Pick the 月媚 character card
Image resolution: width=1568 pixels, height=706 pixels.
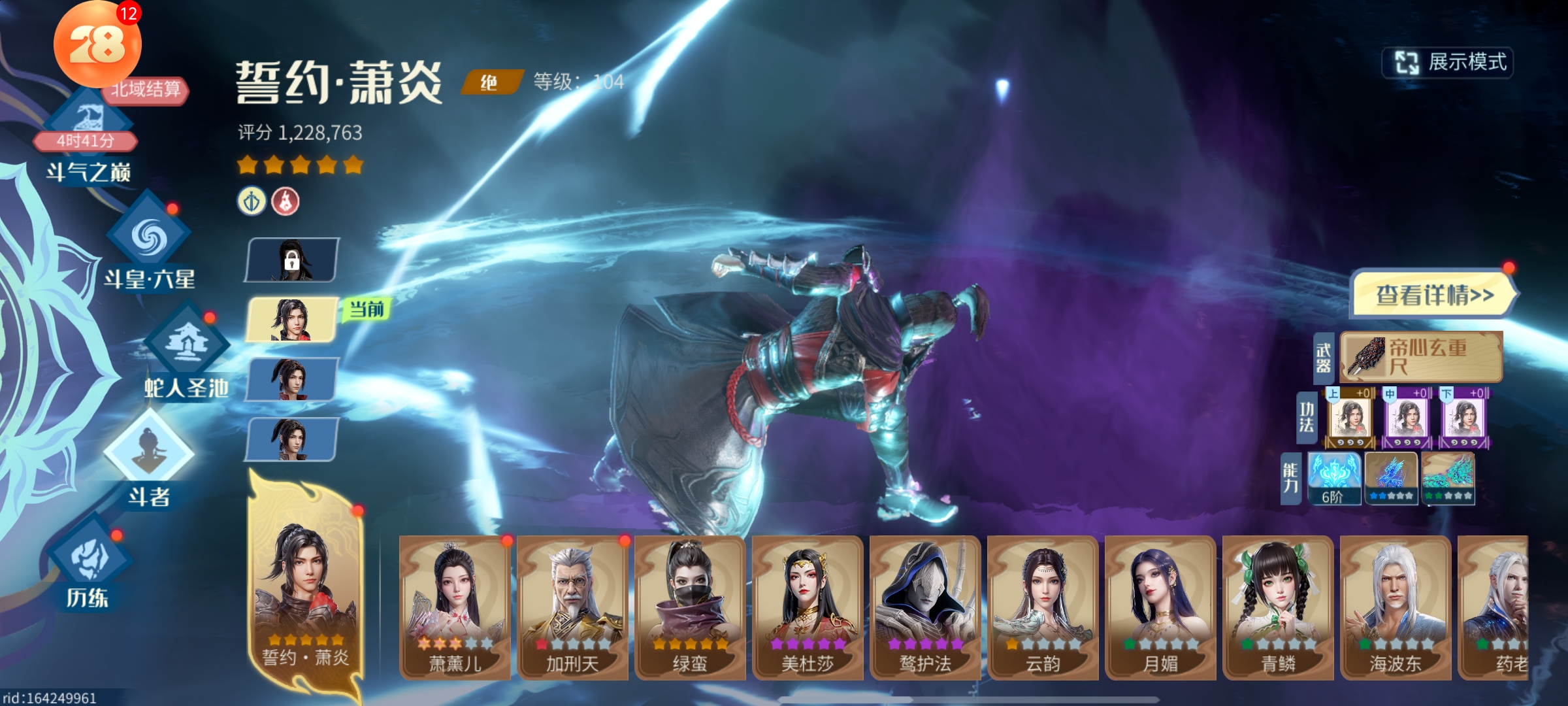click(1160, 607)
